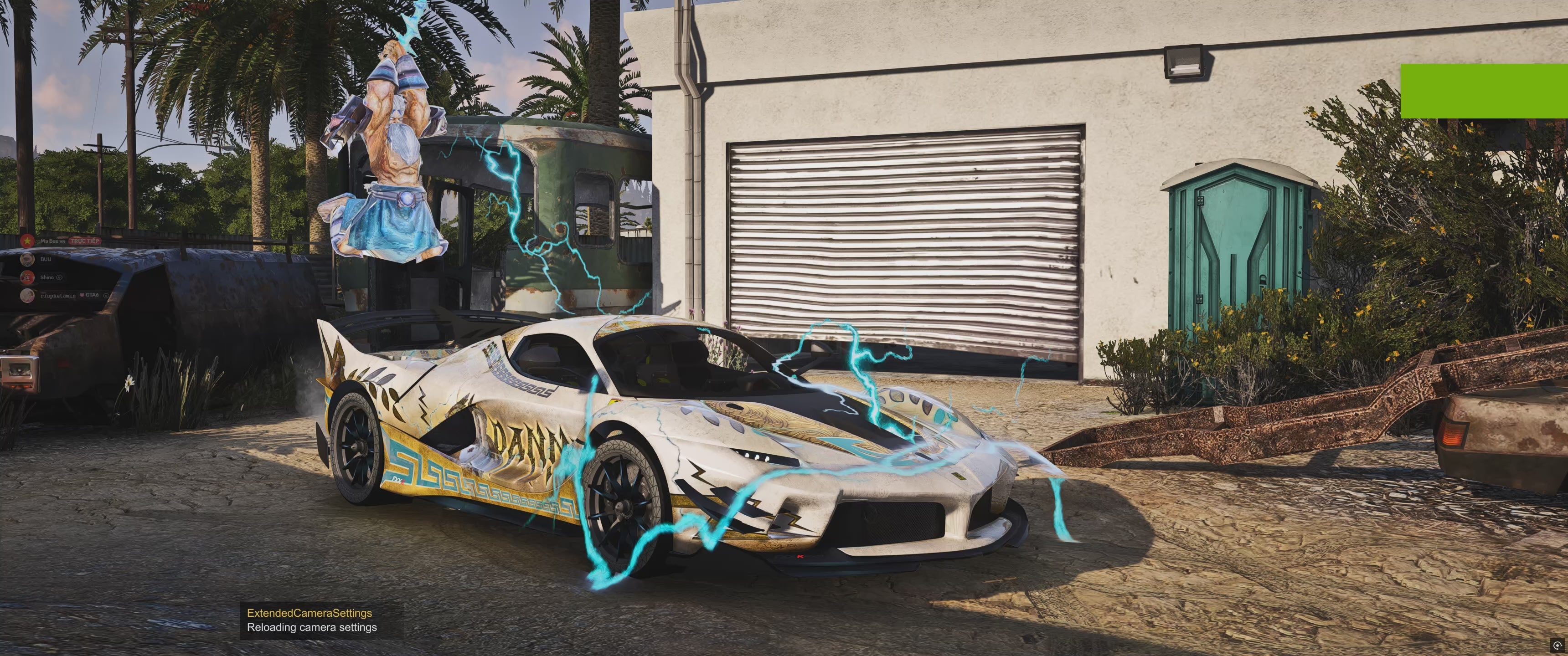
Task: Toggle the TRỰC TIẾP live indicator
Action: [85, 241]
